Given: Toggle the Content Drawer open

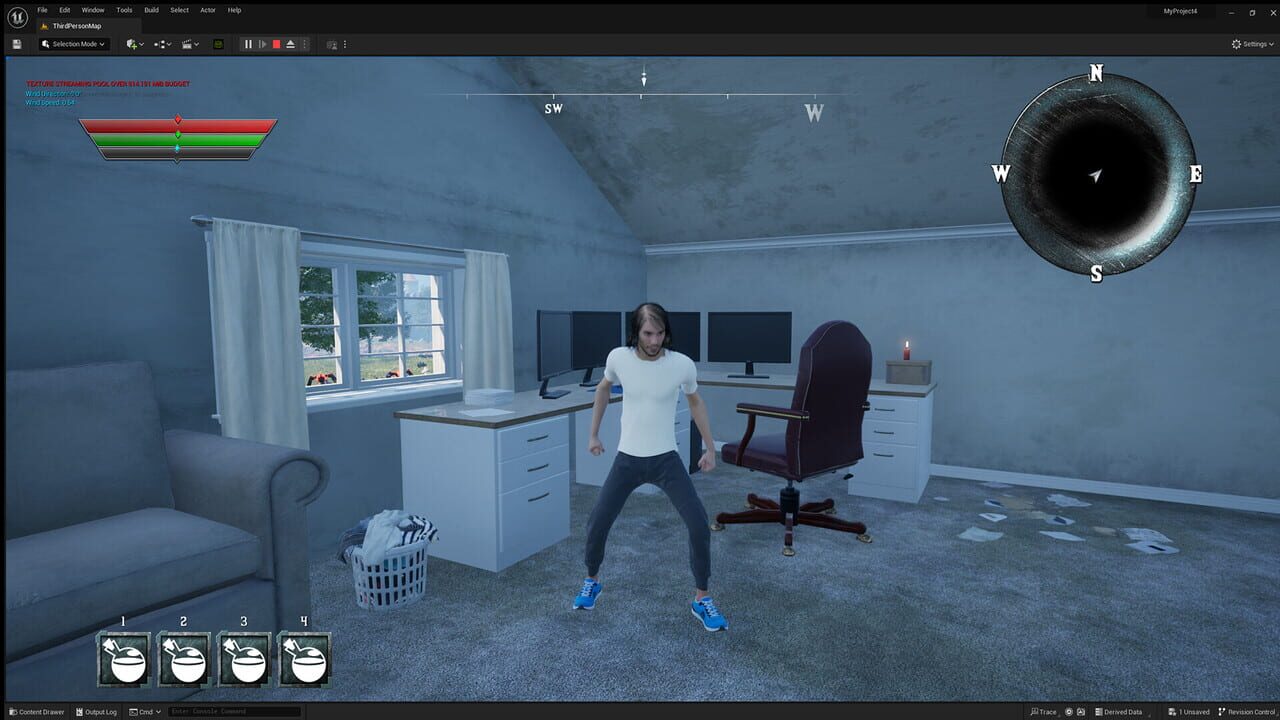Looking at the screenshot, I should pyautogui.click(x=35, y=711).
